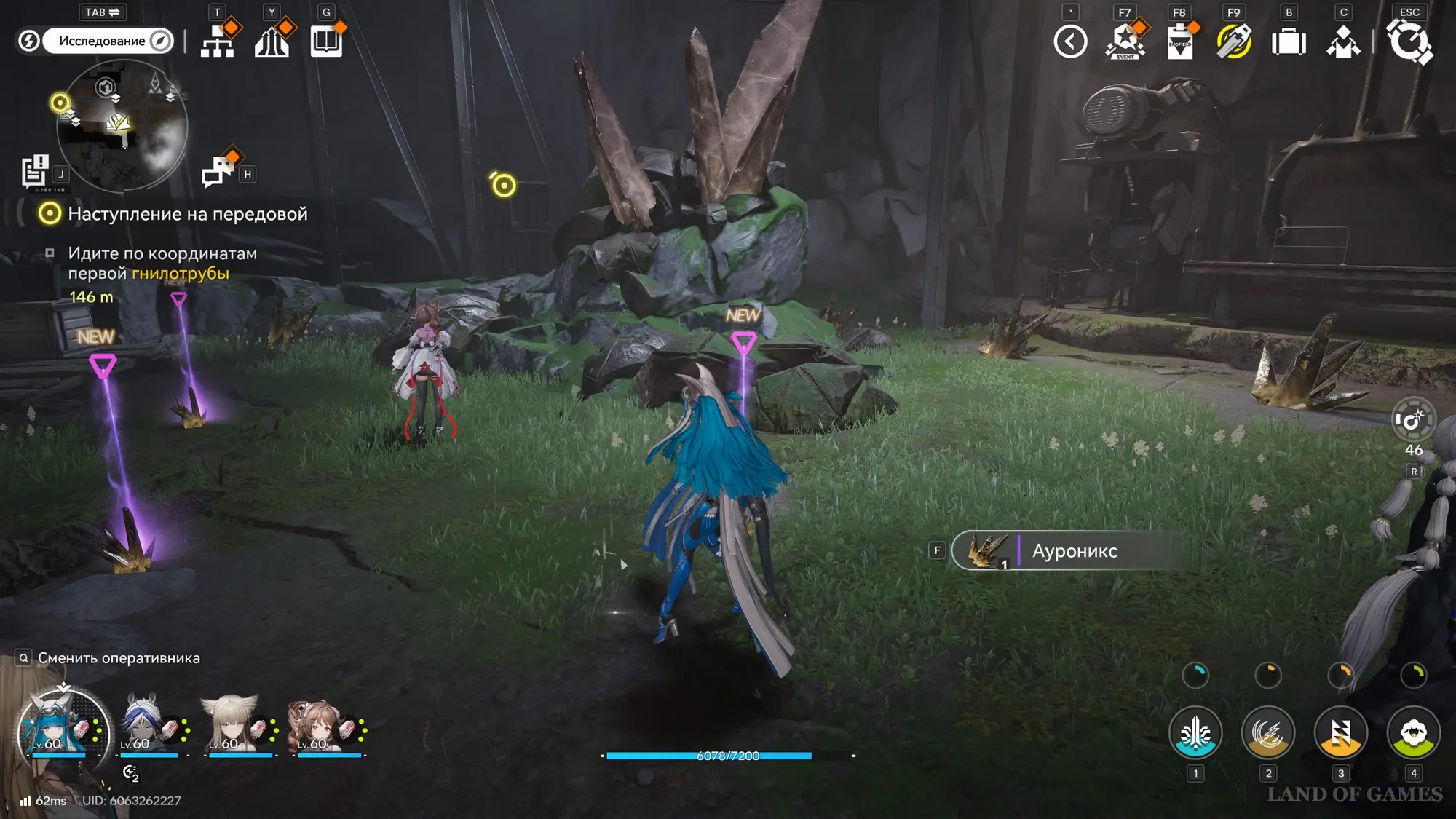Open the book journal icon
The width and height of the screenshot is (1456, 819).
pyautogui.click(x=326, y=41)
